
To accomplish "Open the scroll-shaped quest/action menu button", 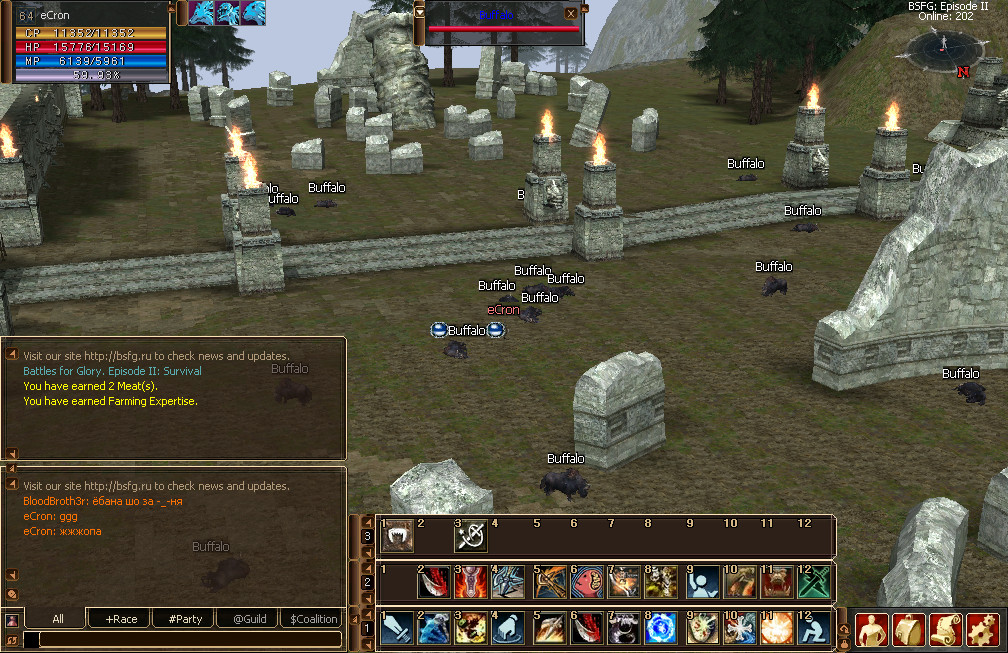I will (946, 629).
